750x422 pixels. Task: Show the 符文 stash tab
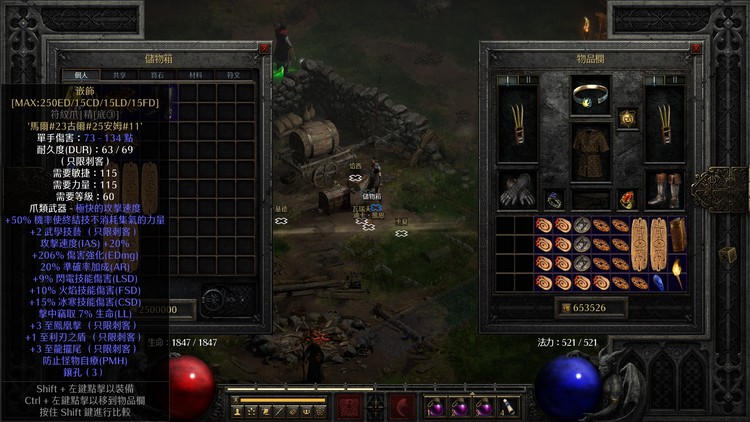[233, 74]
